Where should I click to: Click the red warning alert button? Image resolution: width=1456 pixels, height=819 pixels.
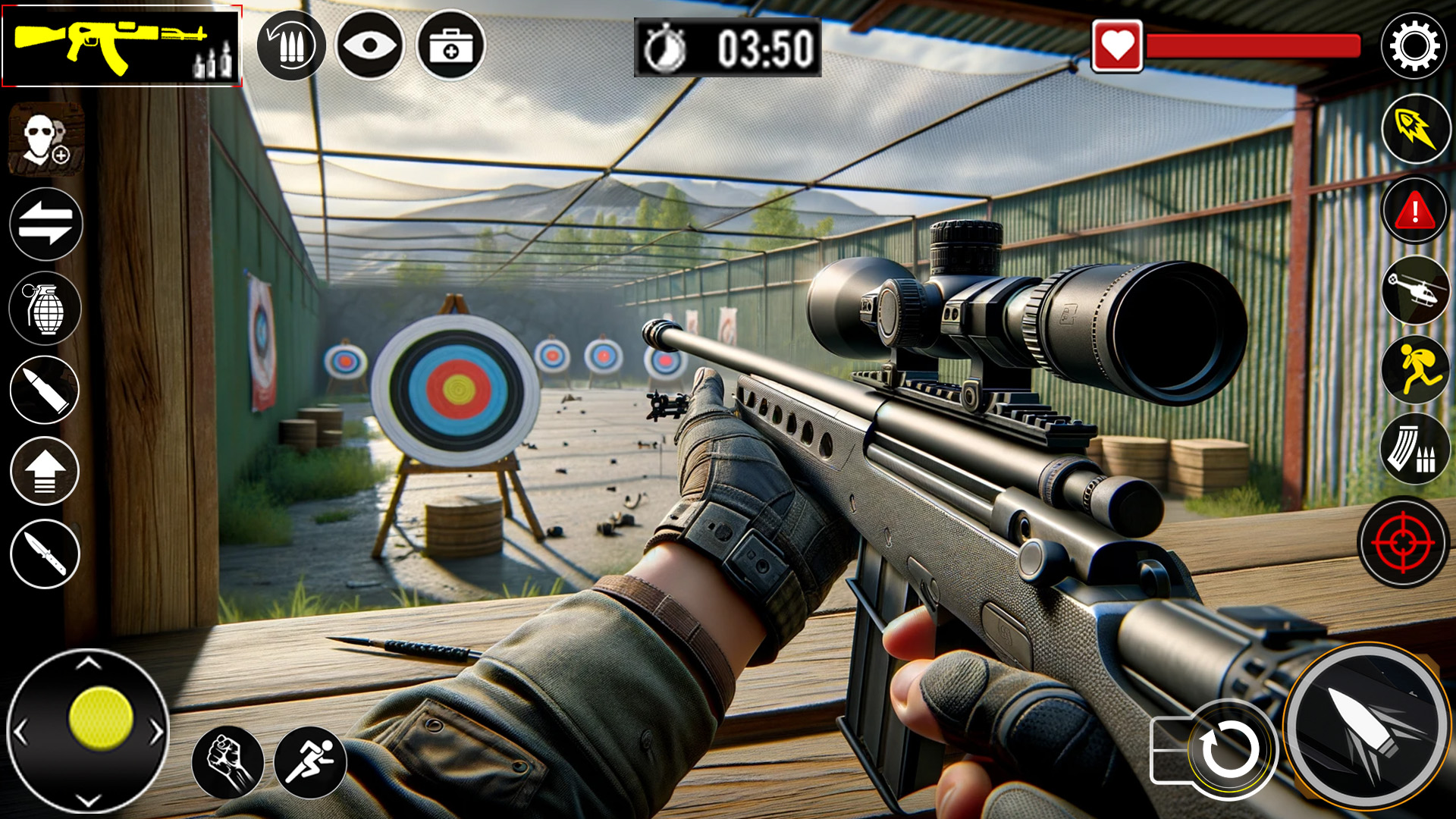(x=1416, y=211)
